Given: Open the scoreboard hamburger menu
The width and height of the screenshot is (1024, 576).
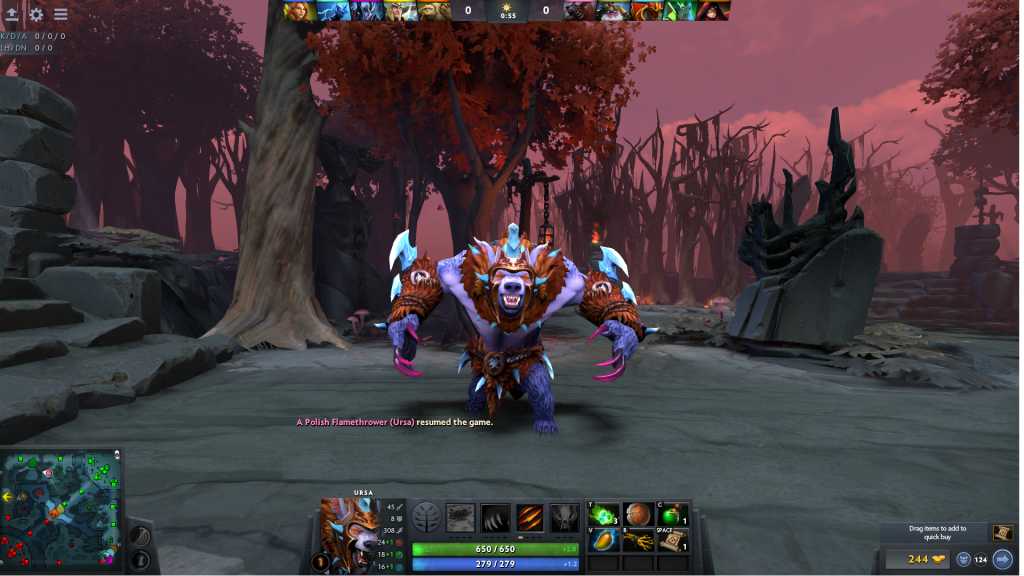Looking at the screenshot, I should [61, 15].
